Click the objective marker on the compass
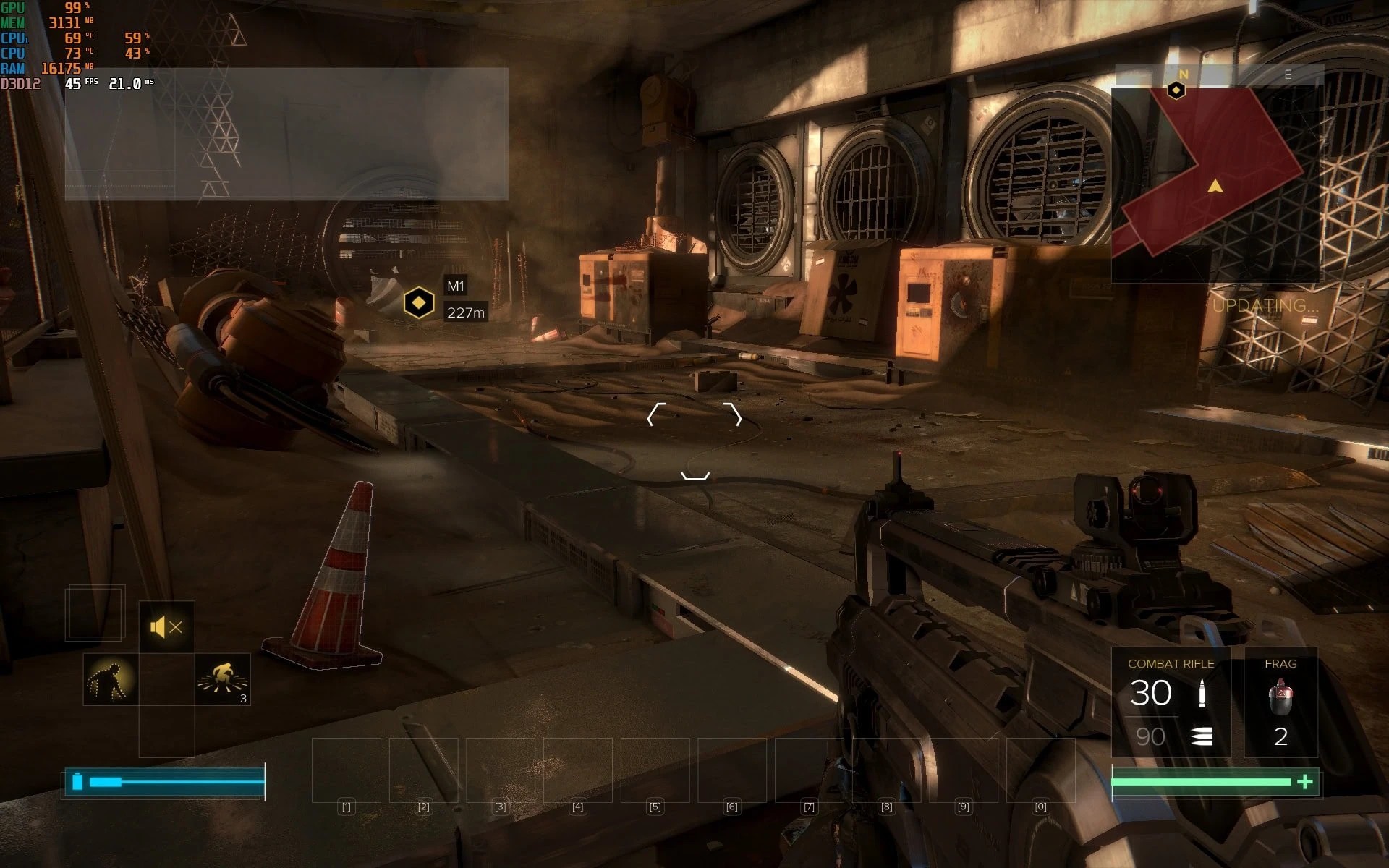Viewport: 1389px width, 868px height. tap(1176, 90)
